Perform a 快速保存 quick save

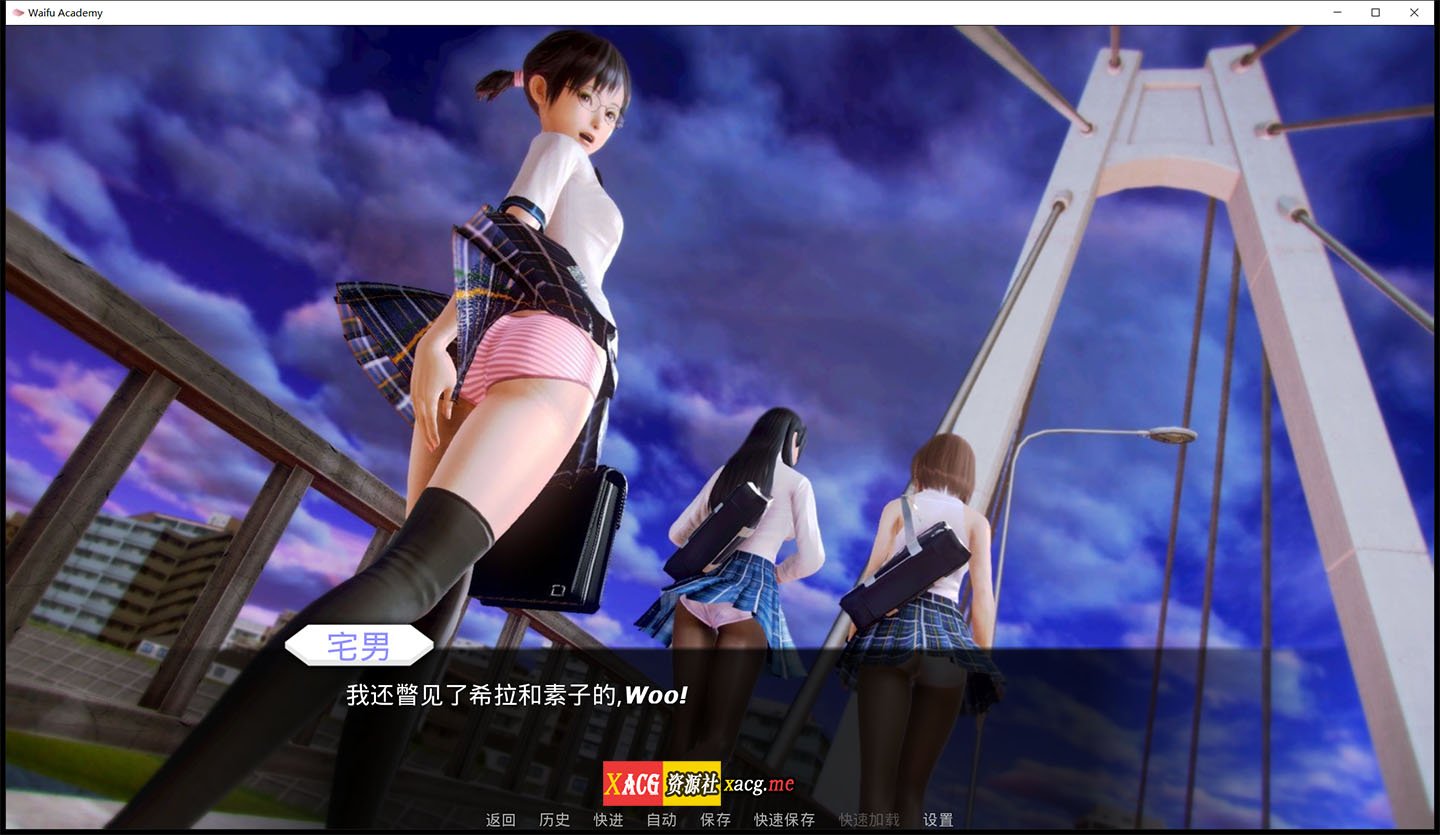784,819
